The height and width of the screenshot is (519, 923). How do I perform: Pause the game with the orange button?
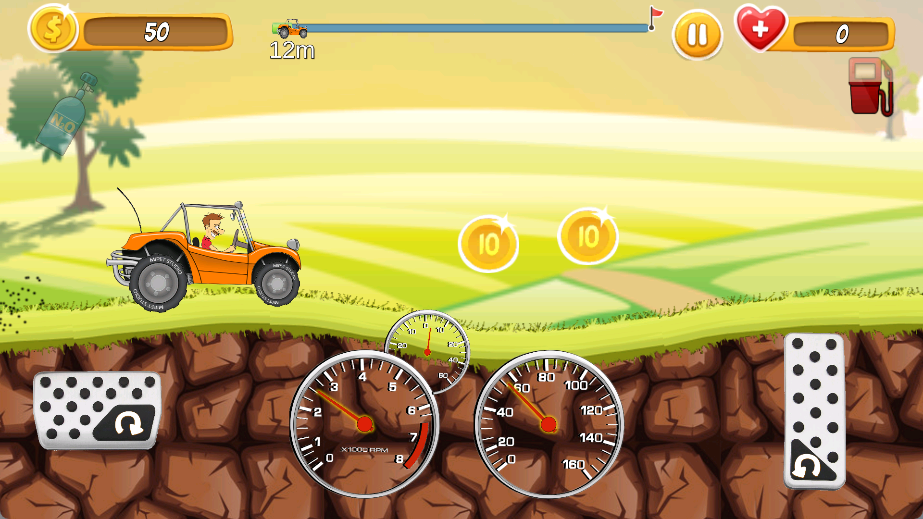coord(697,36)
